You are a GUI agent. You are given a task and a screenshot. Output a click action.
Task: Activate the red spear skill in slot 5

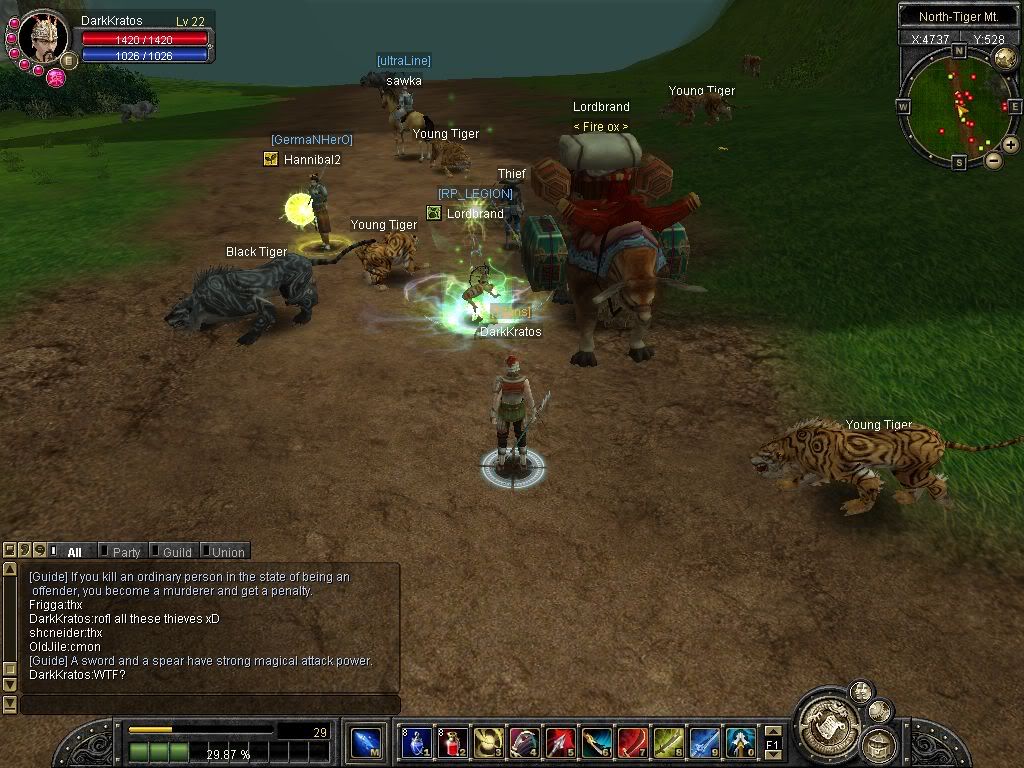(560, 743)
